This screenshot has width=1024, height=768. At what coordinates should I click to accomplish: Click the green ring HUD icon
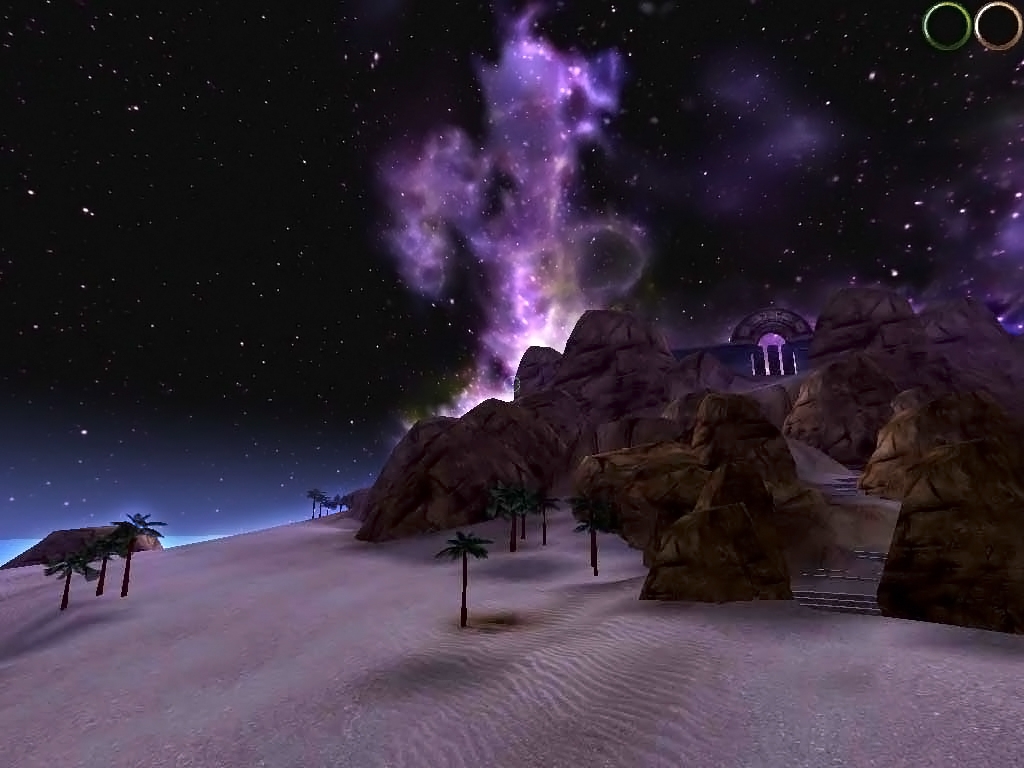947,26
